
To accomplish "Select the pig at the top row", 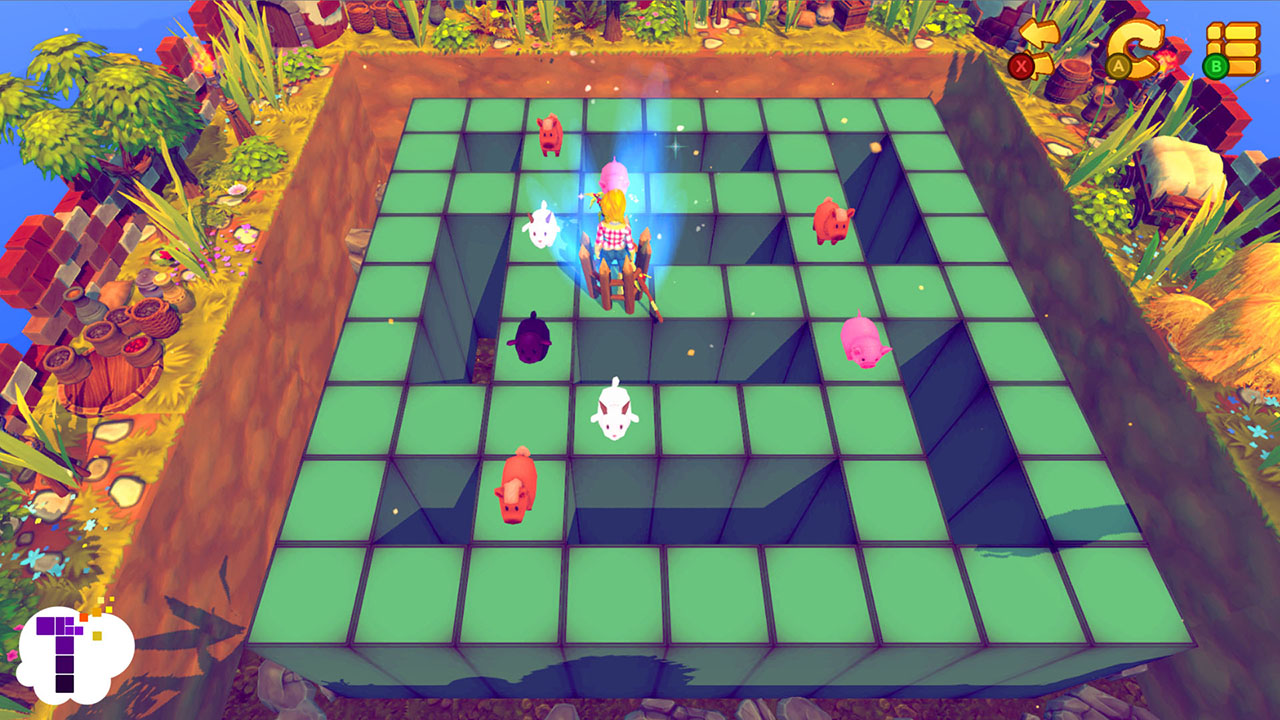I will (551, 132).
